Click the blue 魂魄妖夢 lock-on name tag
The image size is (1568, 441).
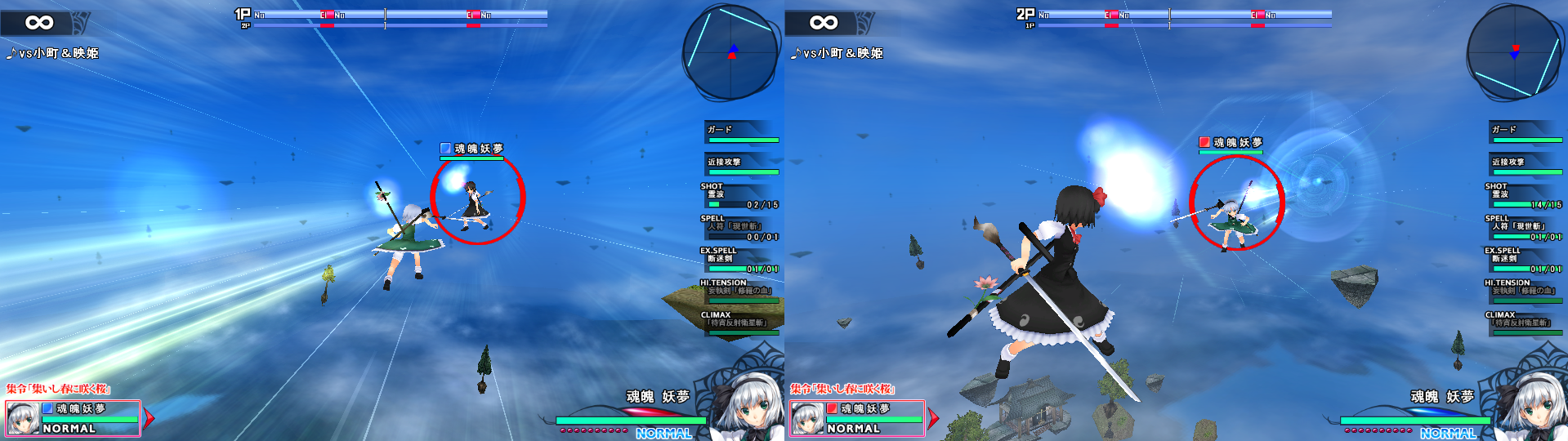tap(472, 149)
